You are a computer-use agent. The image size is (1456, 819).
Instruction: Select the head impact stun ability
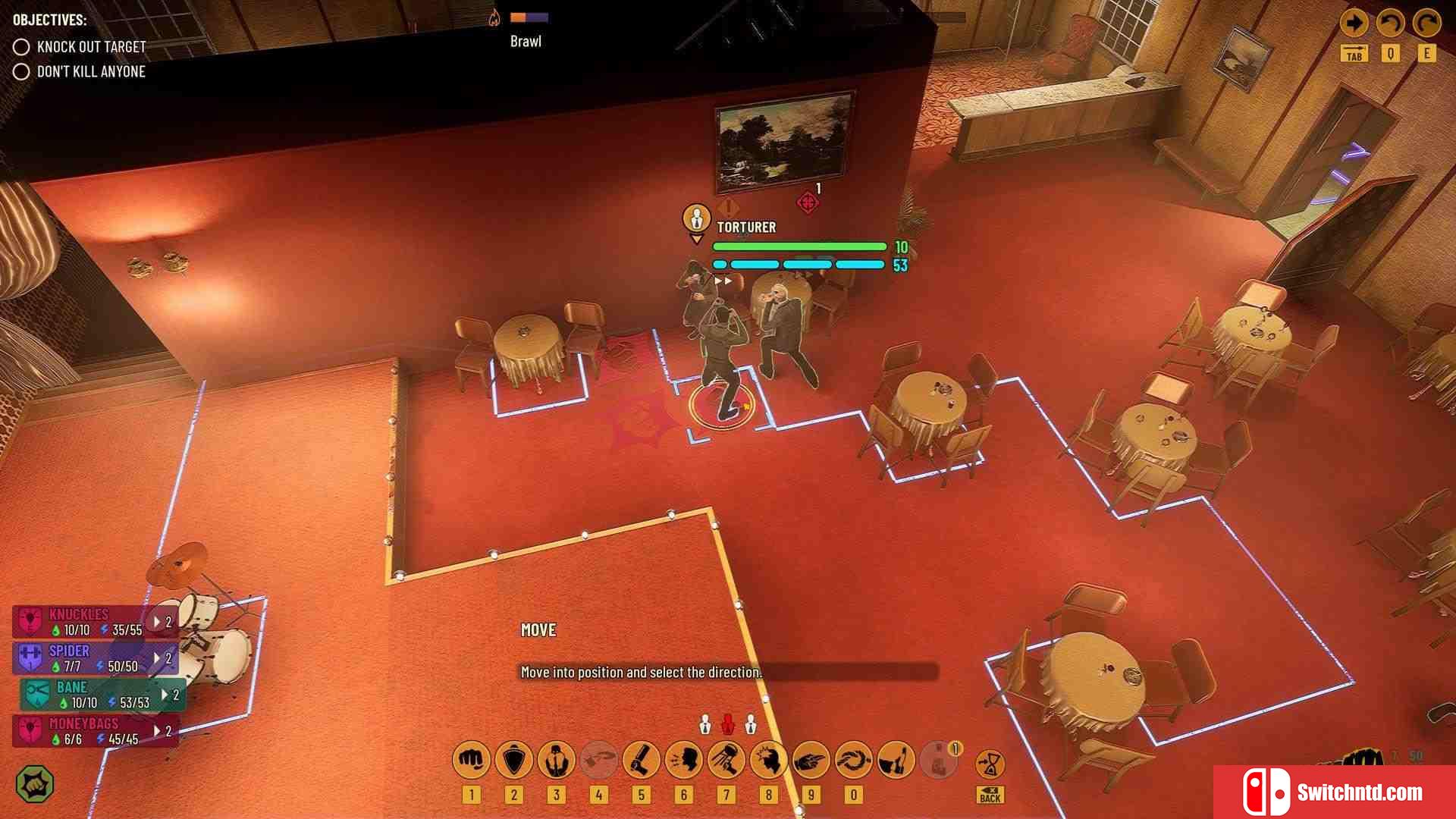point(768,759)
